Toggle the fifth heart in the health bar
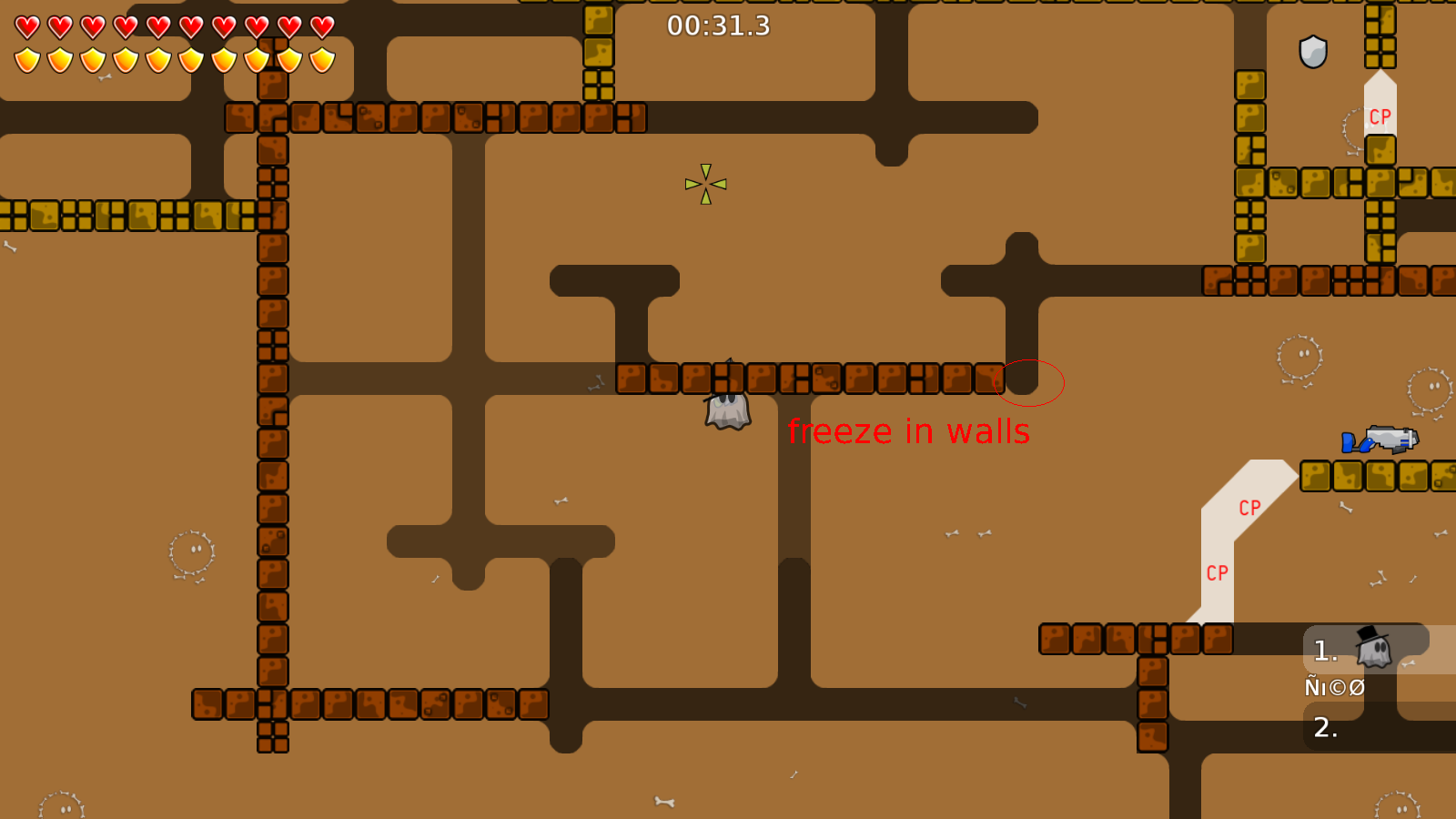The height and width of the screenshot is (819, 1456). pyautogui.click(x=157, y=25)
